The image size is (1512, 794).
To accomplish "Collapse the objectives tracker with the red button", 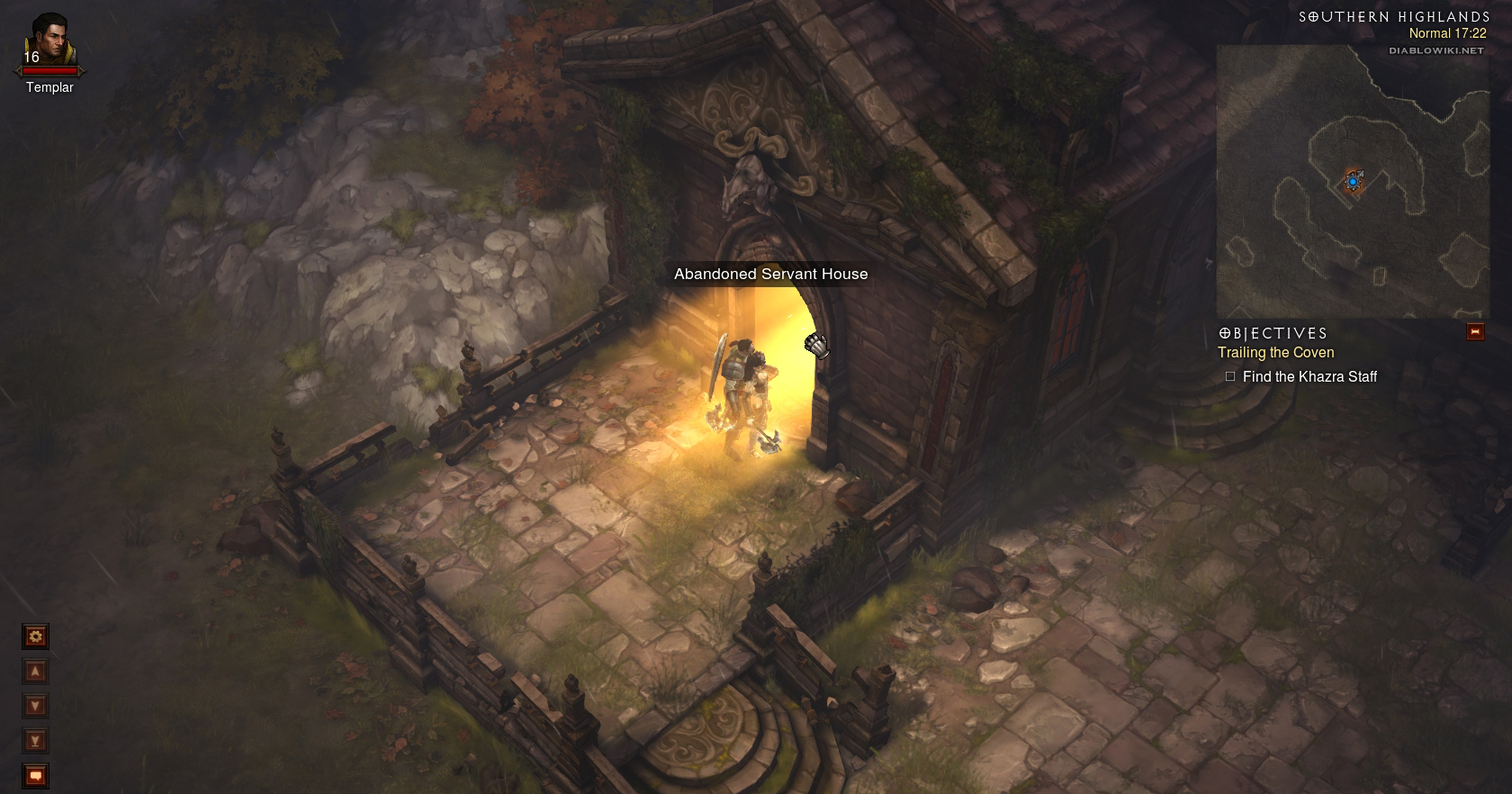I will tap(1474, 332).
